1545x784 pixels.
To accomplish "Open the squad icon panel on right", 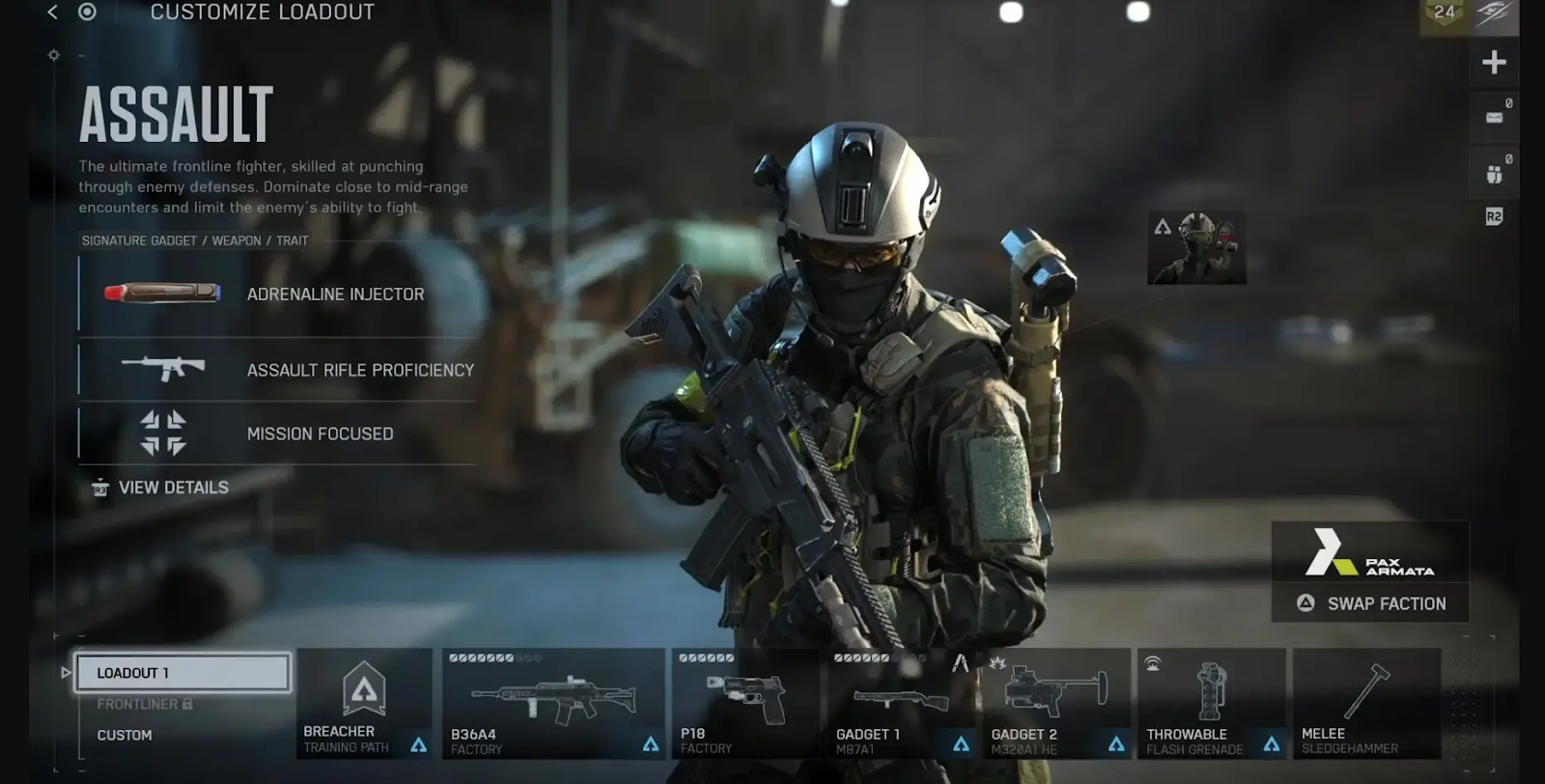I will 1494,173.
